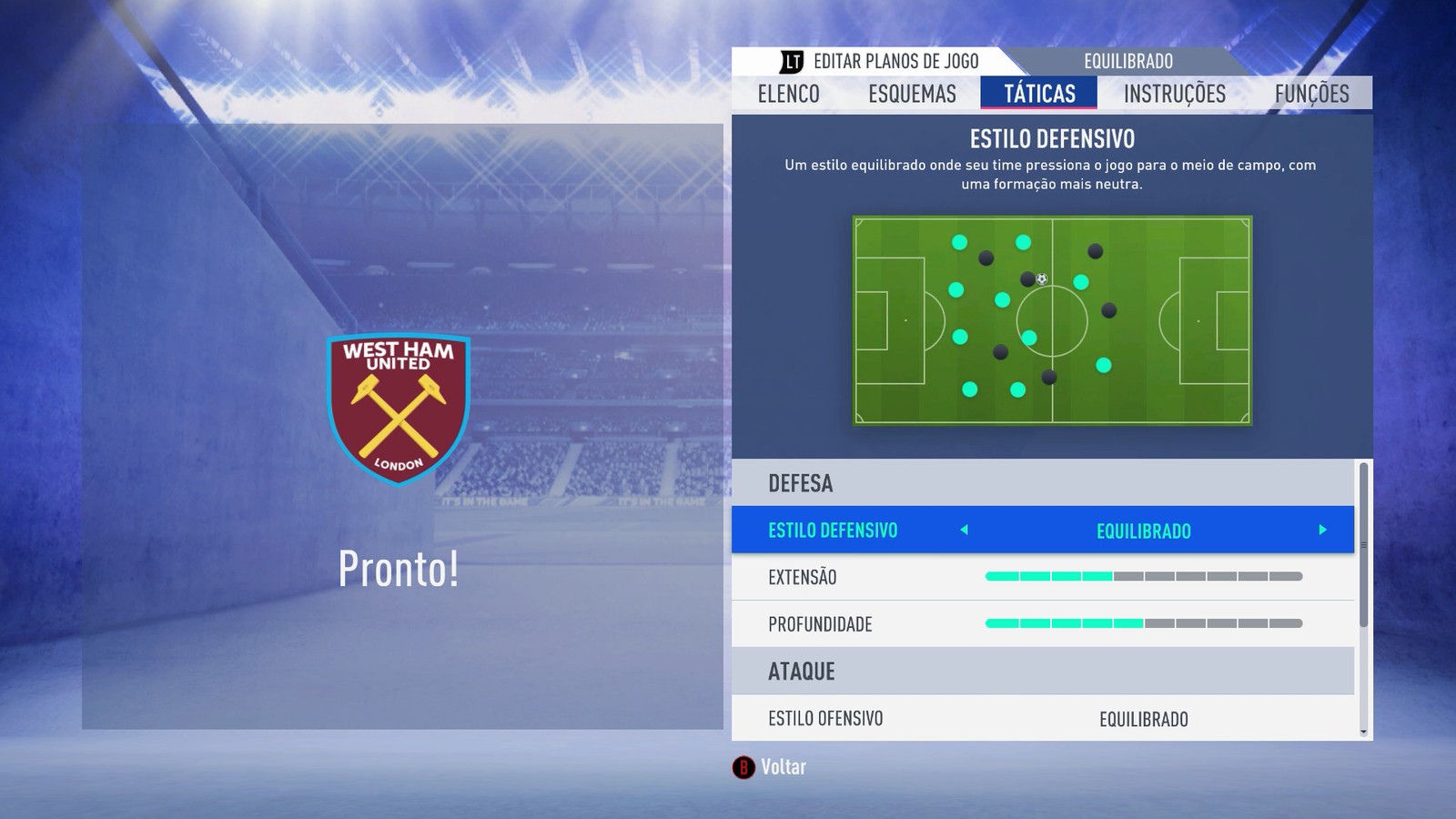Viewport: 1456px width, 819px height.
Task: Click the left arrow for Estilo Defensivo
Action: coord(964,530)
